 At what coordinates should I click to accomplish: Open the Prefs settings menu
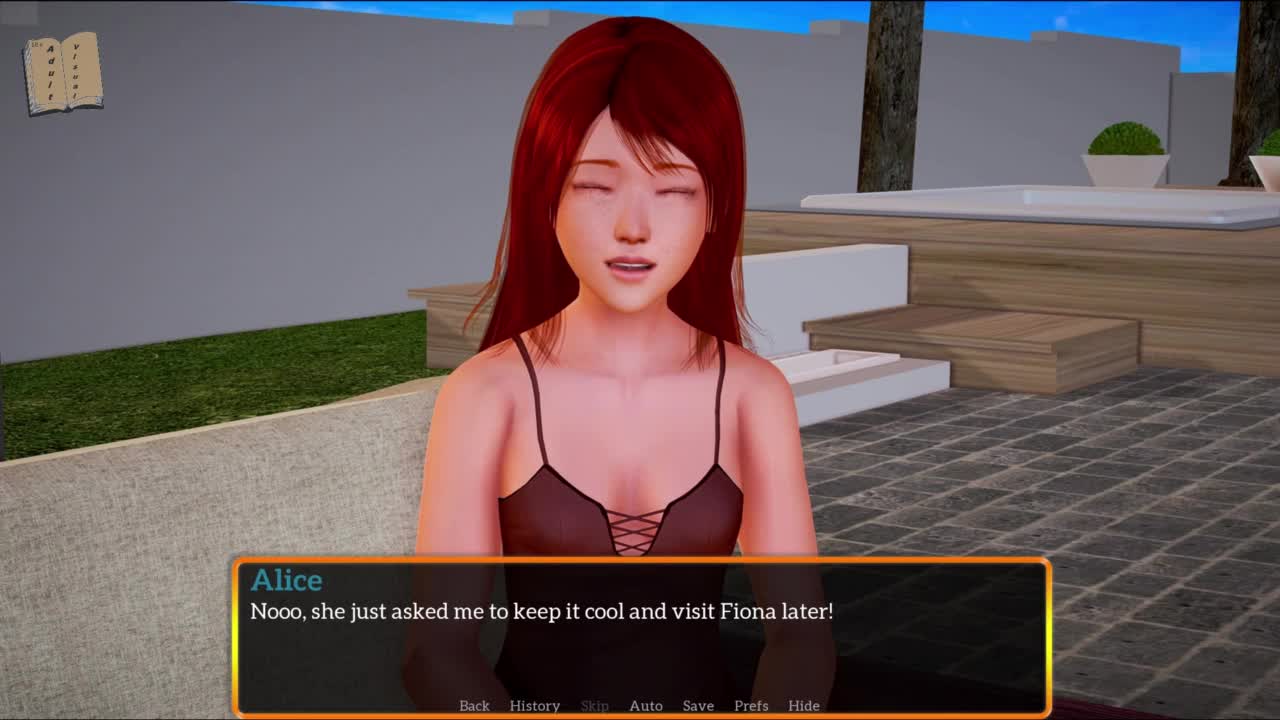[751, 705]
